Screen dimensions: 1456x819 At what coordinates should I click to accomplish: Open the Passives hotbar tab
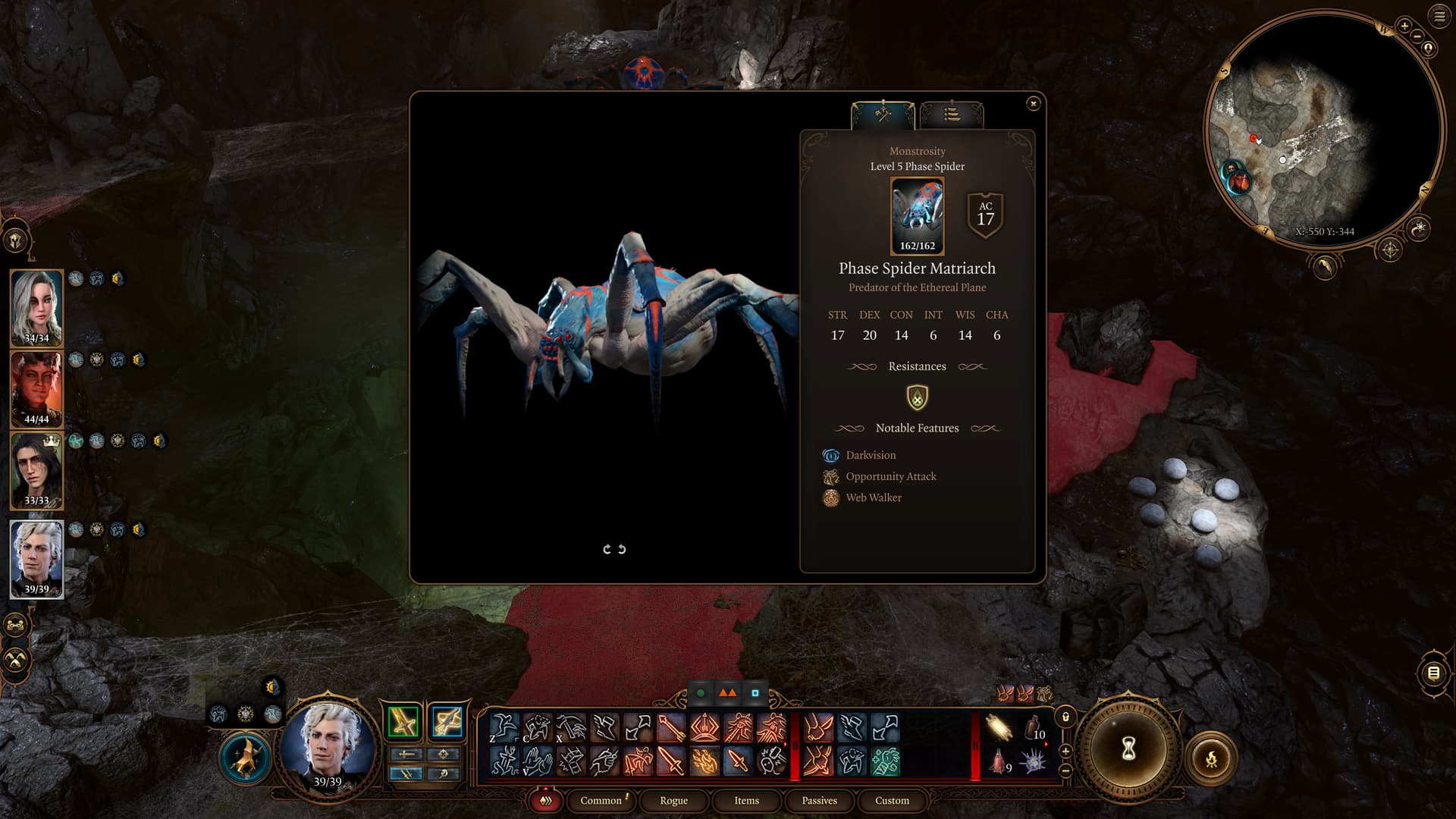(819, 800)
